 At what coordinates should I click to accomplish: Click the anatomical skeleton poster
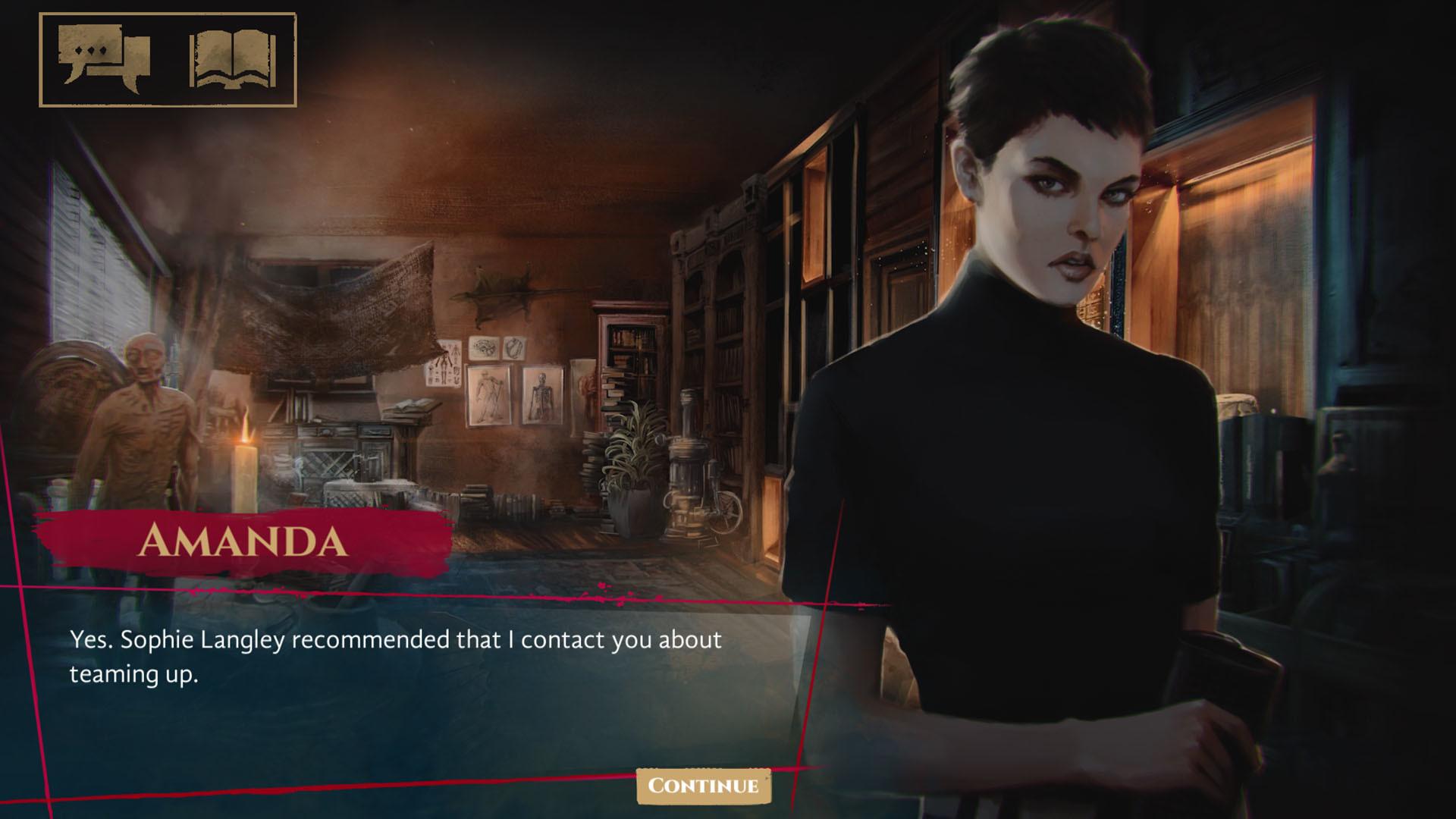pos(543,394)
